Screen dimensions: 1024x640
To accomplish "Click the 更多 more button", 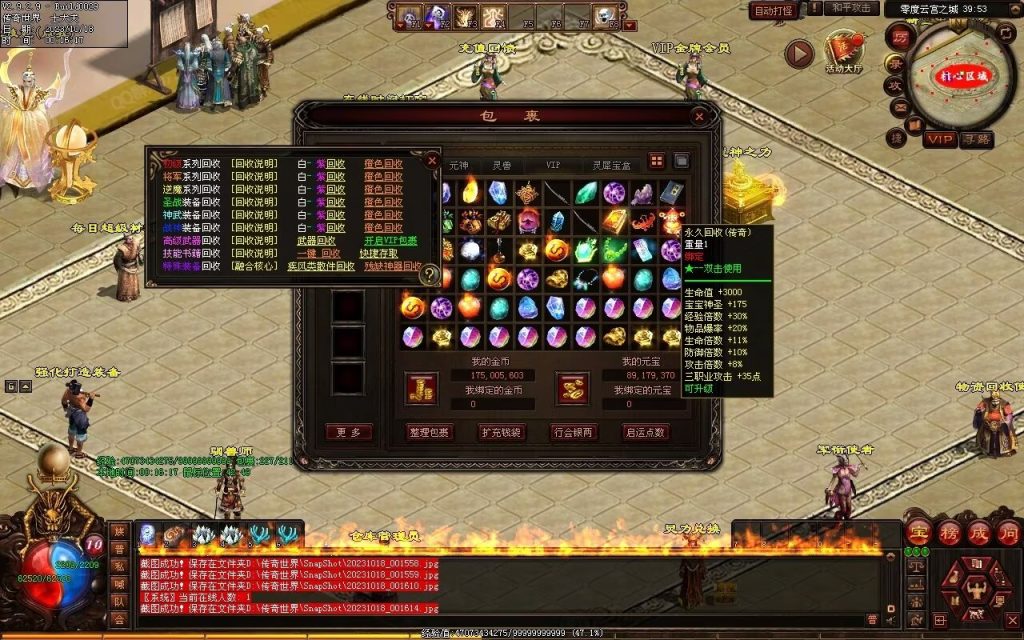I will pyautogui.click(x=349, y=432).
